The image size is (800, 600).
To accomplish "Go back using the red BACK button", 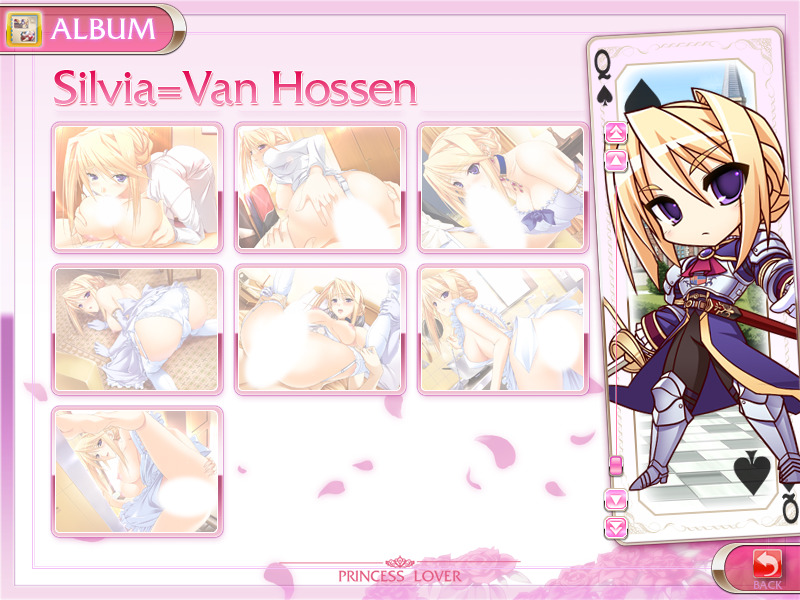I will (765, 567).
